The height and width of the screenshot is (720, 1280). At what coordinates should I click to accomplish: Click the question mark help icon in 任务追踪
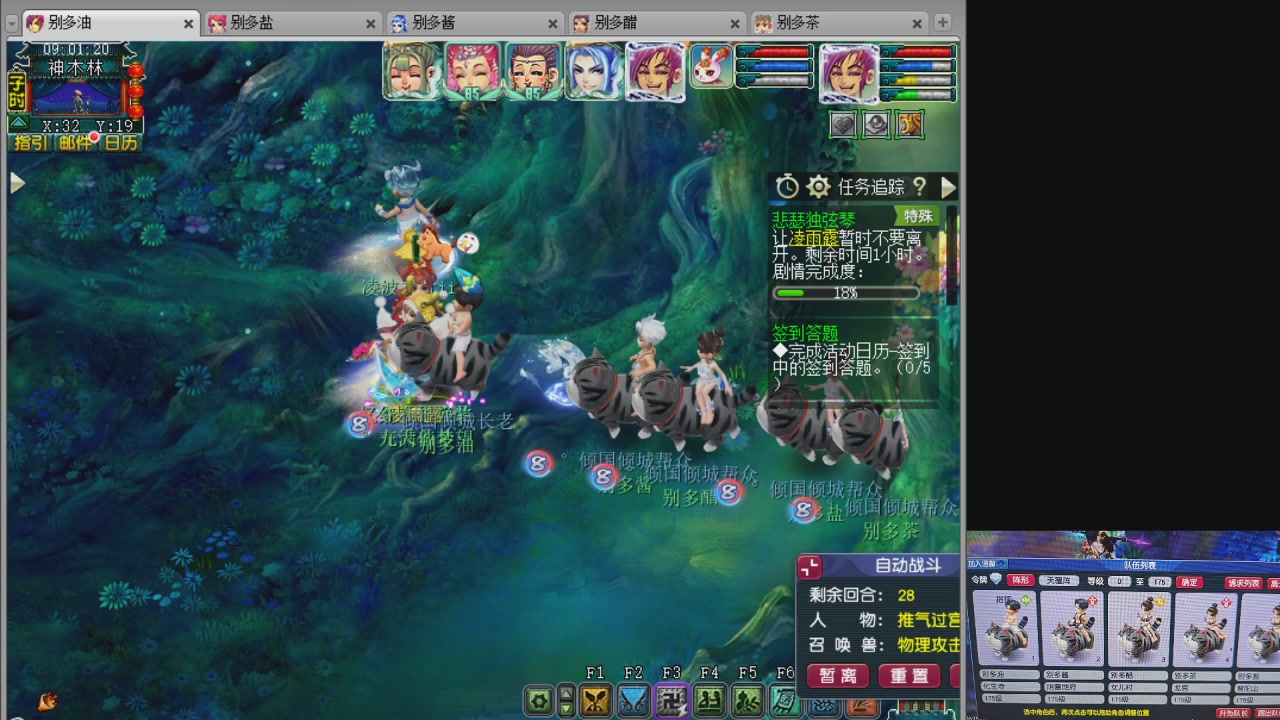918,187
